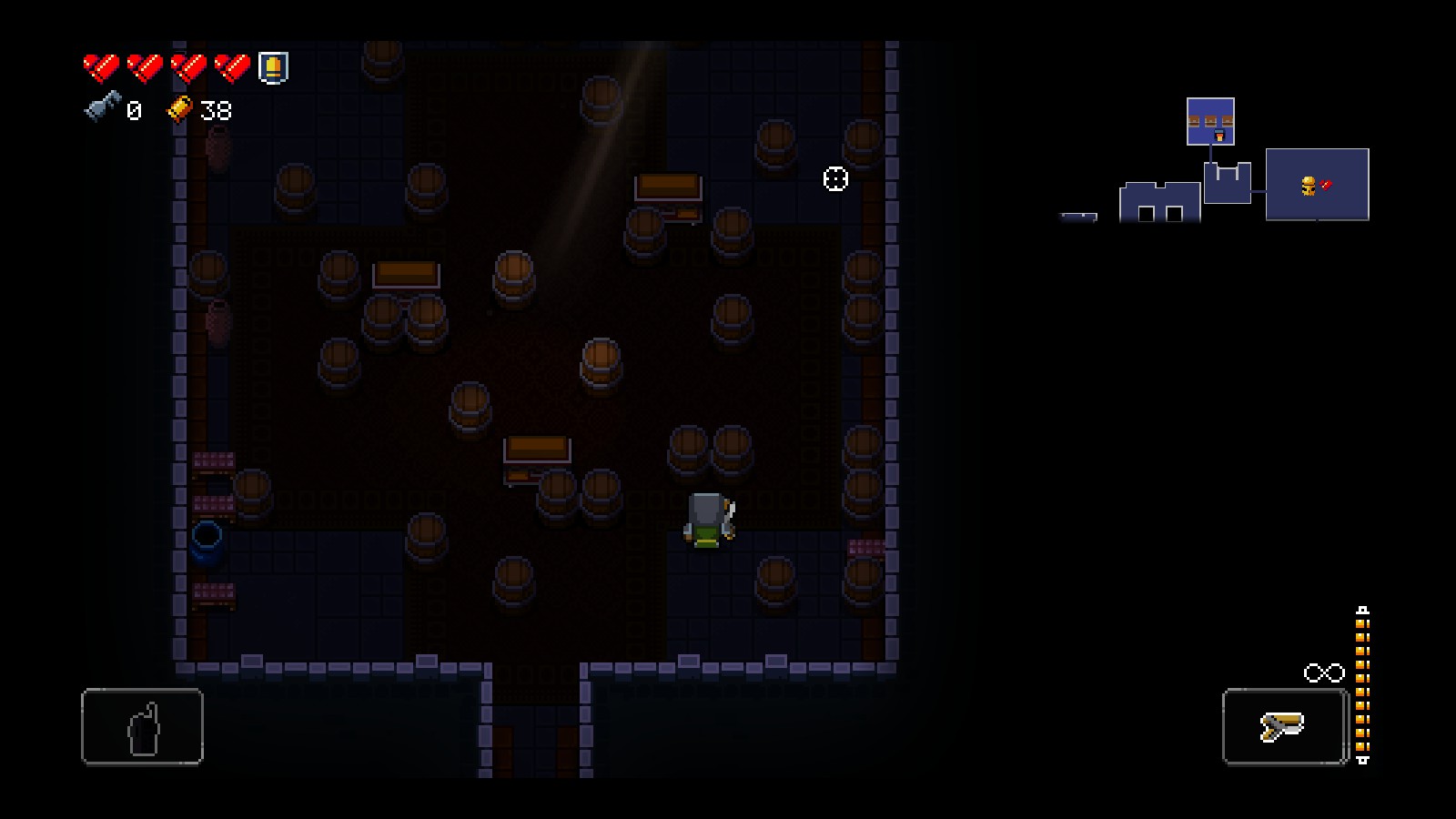Click the fourth heart in the health row

click(x=232, y=67)
